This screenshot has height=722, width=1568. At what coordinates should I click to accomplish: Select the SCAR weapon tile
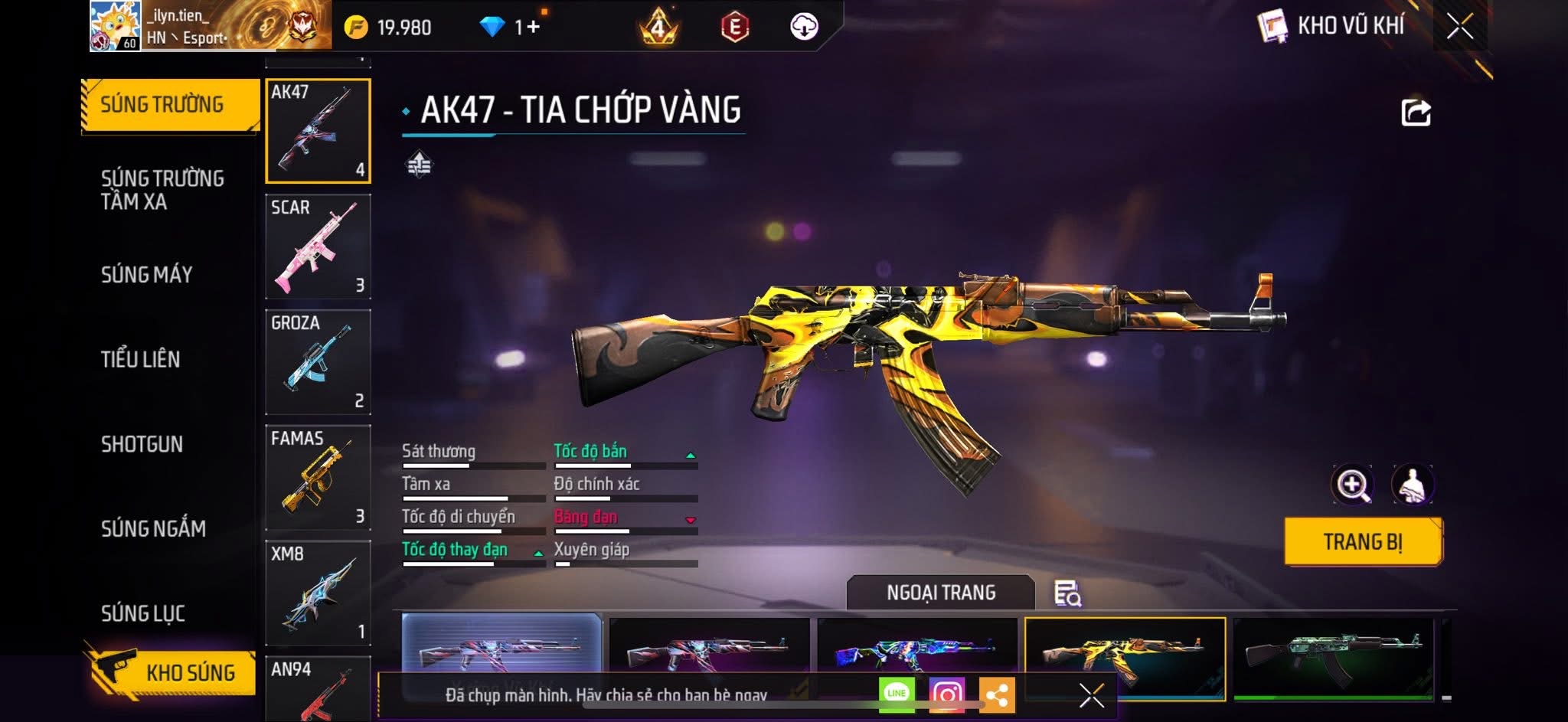point(318,247)
